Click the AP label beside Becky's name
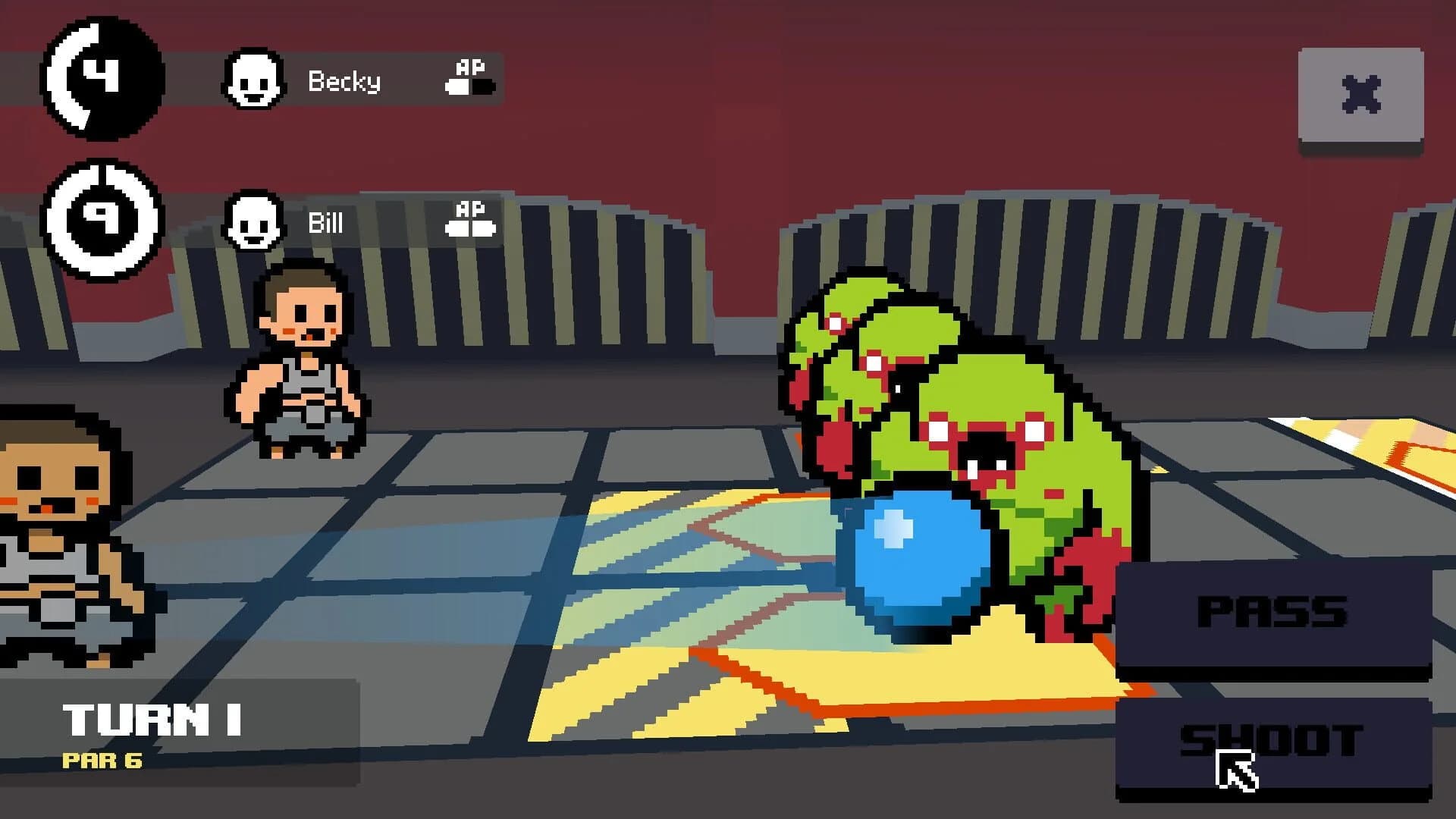The image size is (1456, 819). point(469,67)
